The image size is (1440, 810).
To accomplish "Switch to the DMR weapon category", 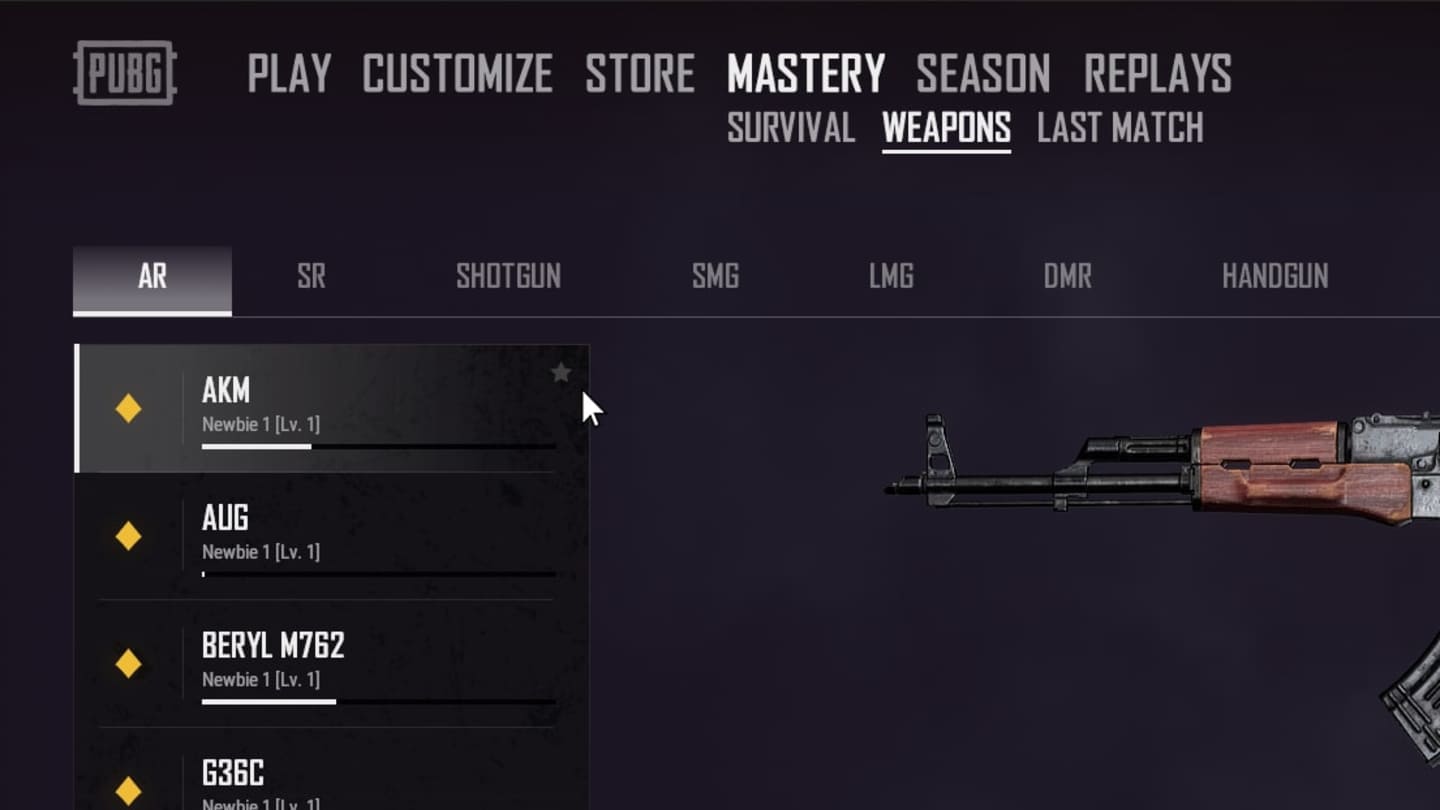I will [1067, 277].
